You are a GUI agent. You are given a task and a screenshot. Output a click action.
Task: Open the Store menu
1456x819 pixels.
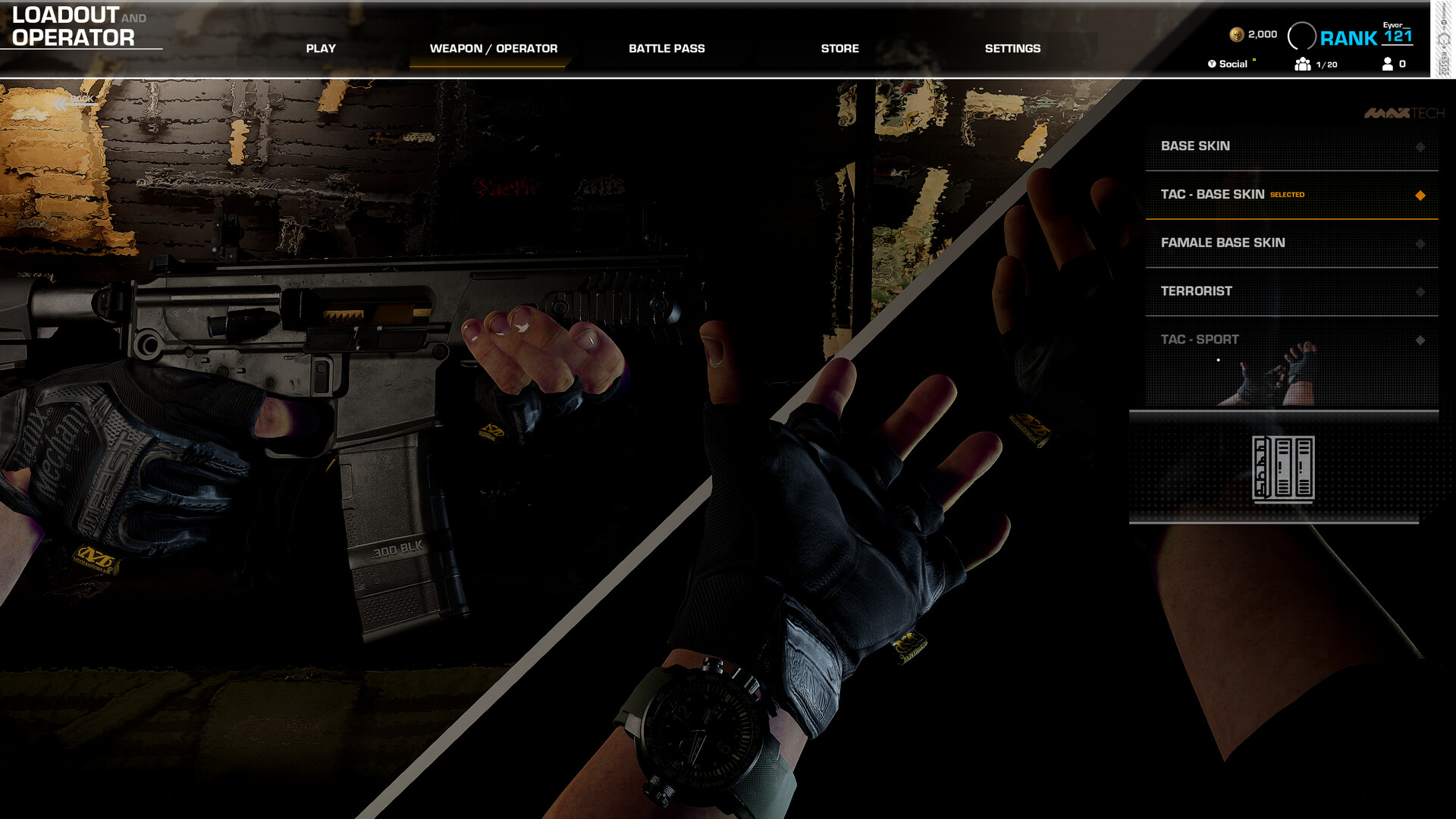coord(839,48)
